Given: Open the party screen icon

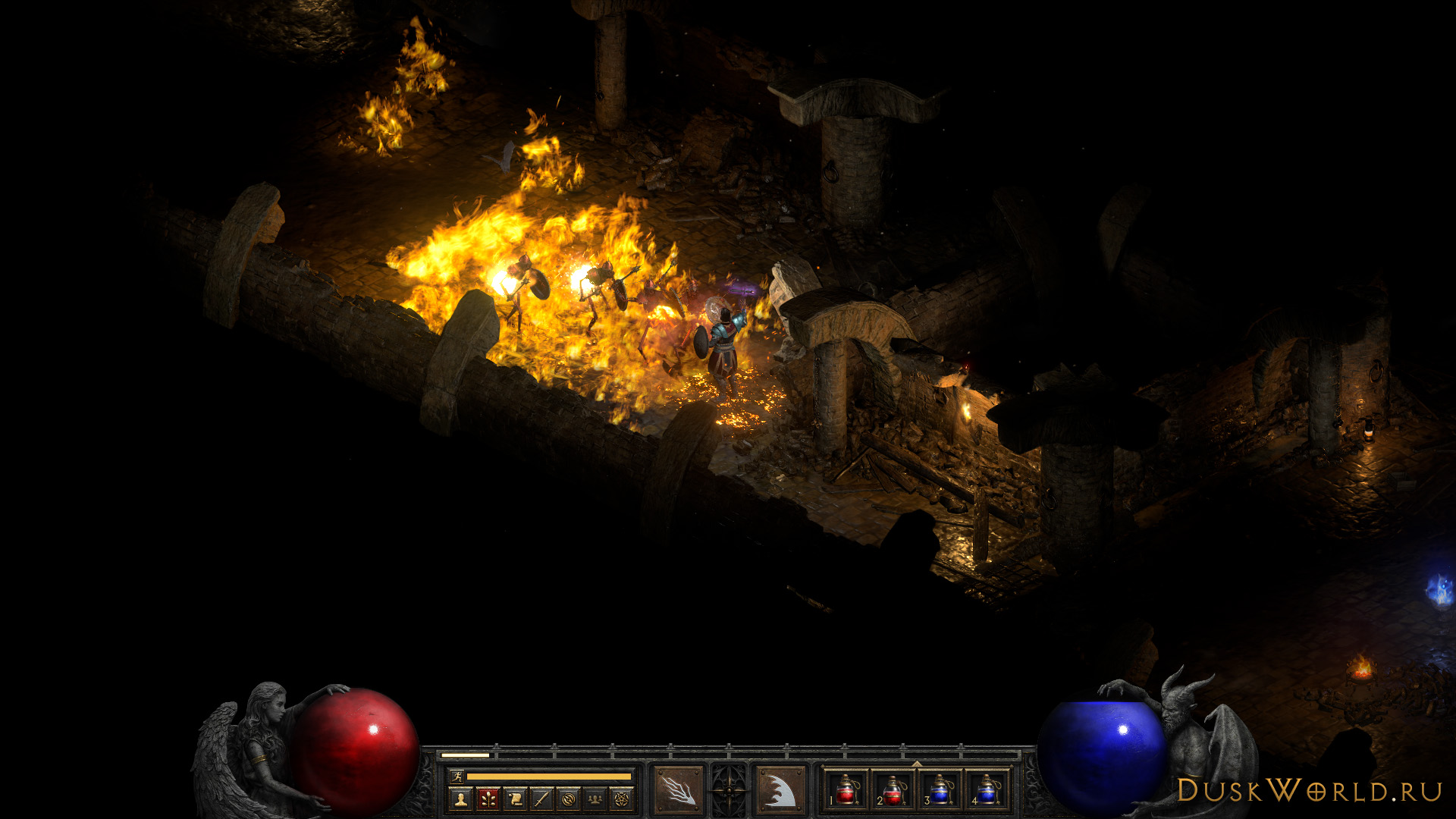Looking at the screenshot, I should coord(595,799).
